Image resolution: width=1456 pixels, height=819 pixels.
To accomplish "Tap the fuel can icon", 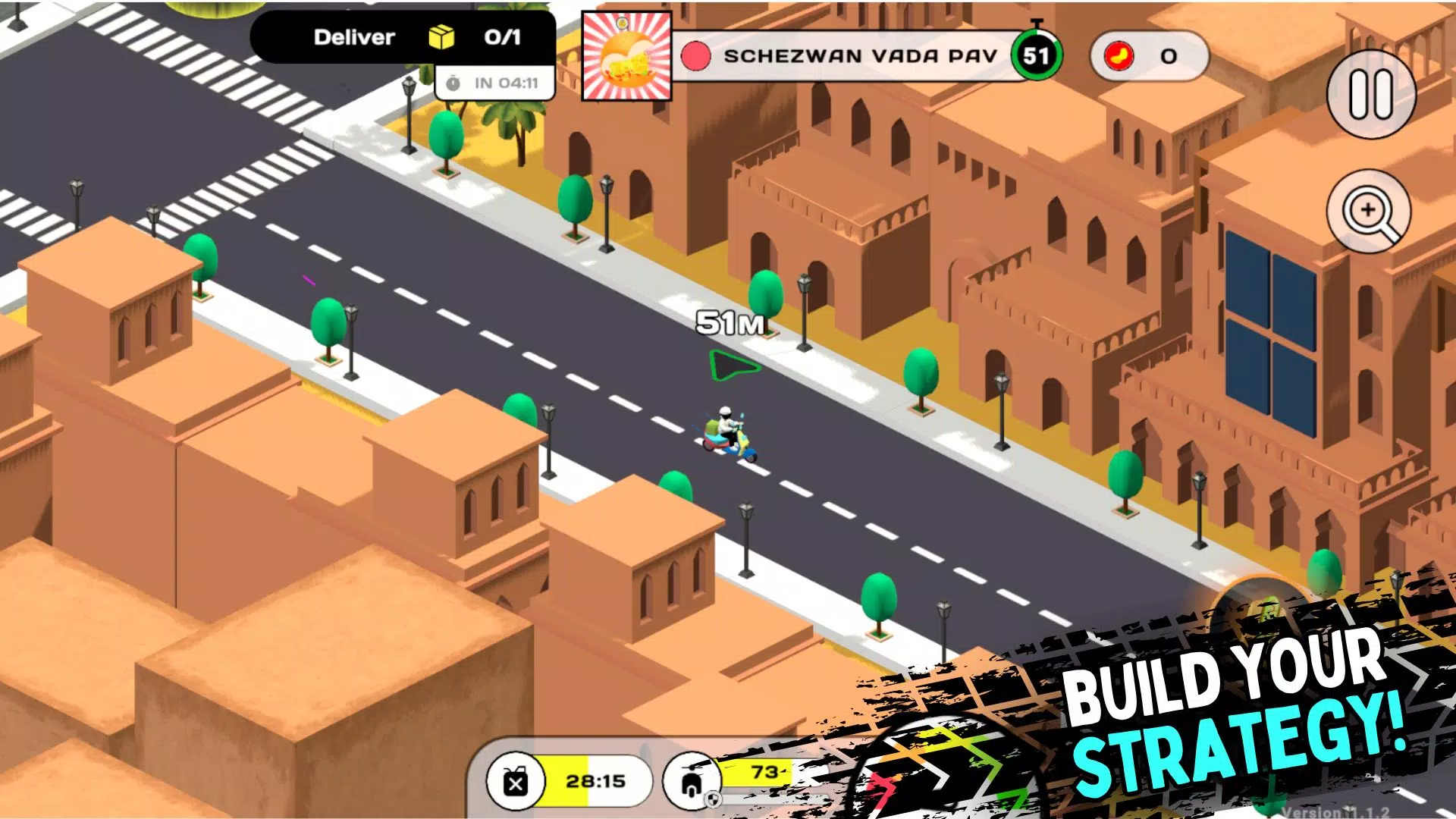I will coord(516,782).
